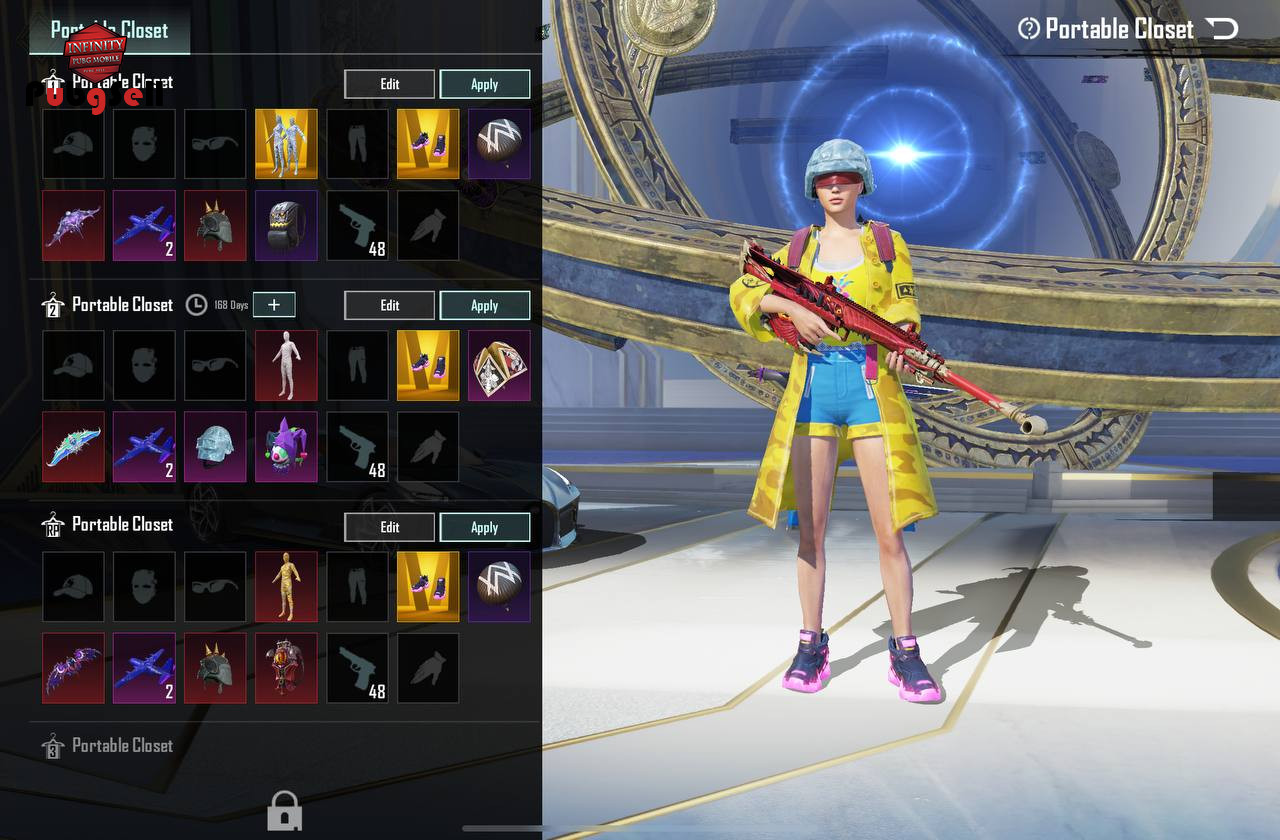Select the Portable Closet tab header
Viewport: 1280px width, 840px height.
(x=110, y=30)
